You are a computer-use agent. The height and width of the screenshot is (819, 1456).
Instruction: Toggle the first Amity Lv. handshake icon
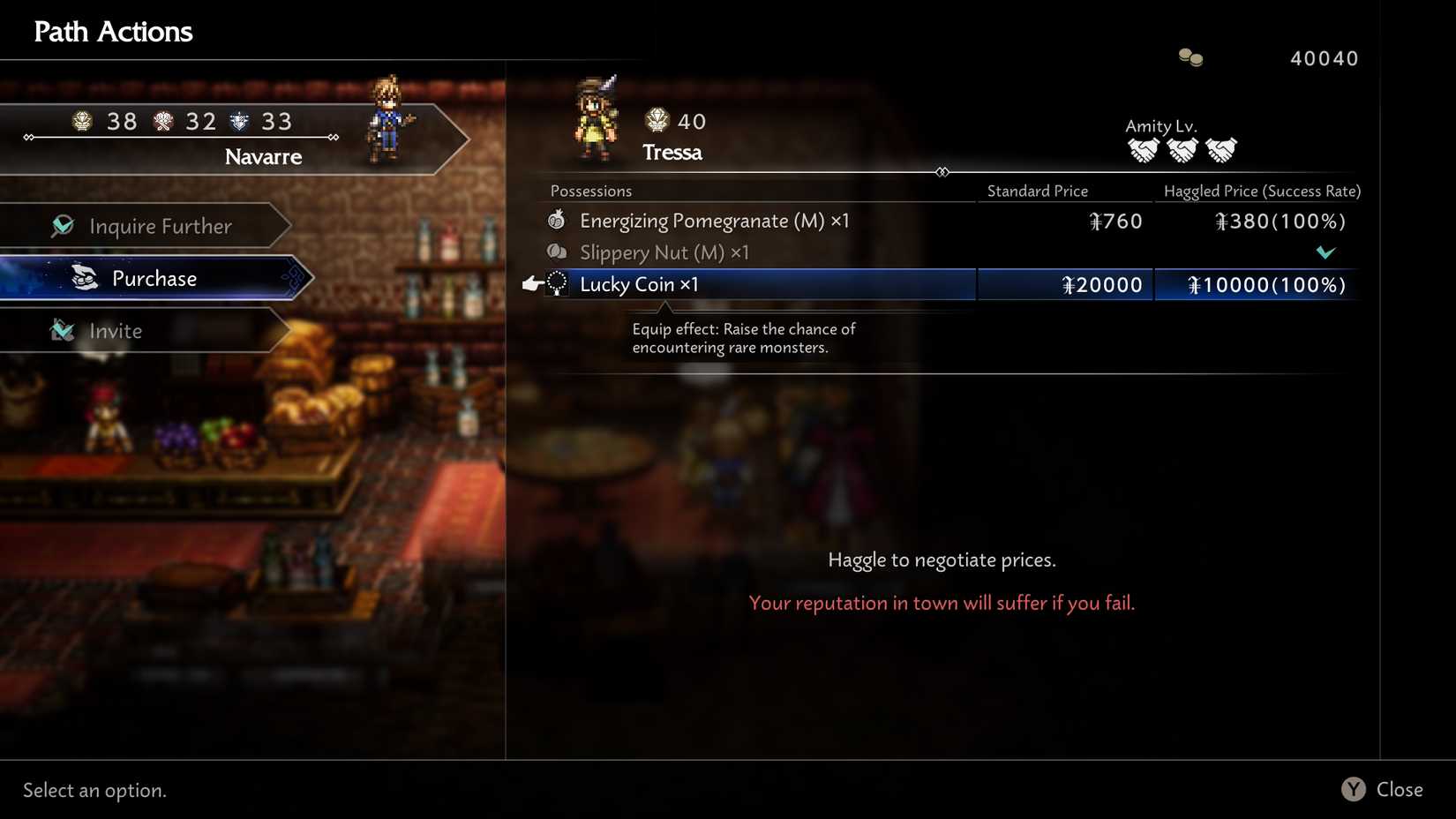(1145, 150)
